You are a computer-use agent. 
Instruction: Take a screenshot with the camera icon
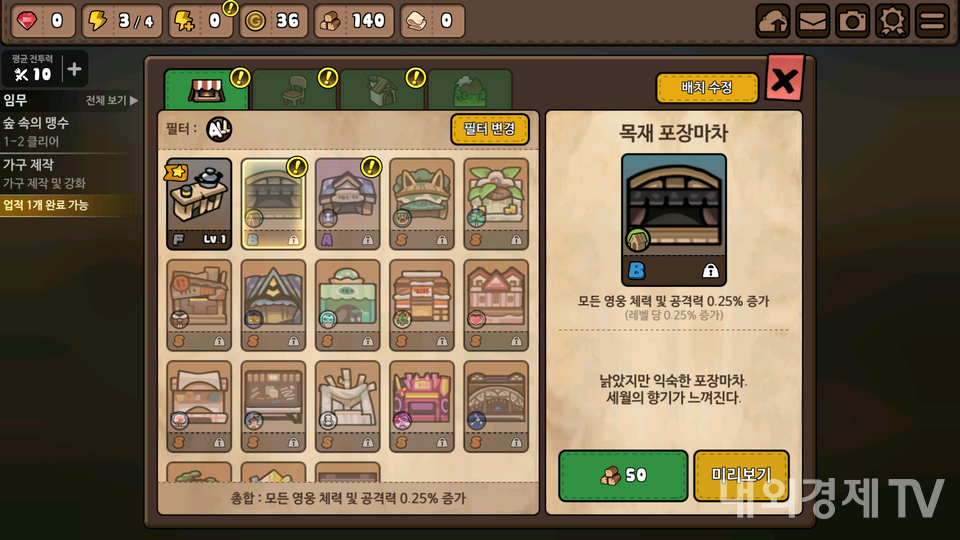852,21
